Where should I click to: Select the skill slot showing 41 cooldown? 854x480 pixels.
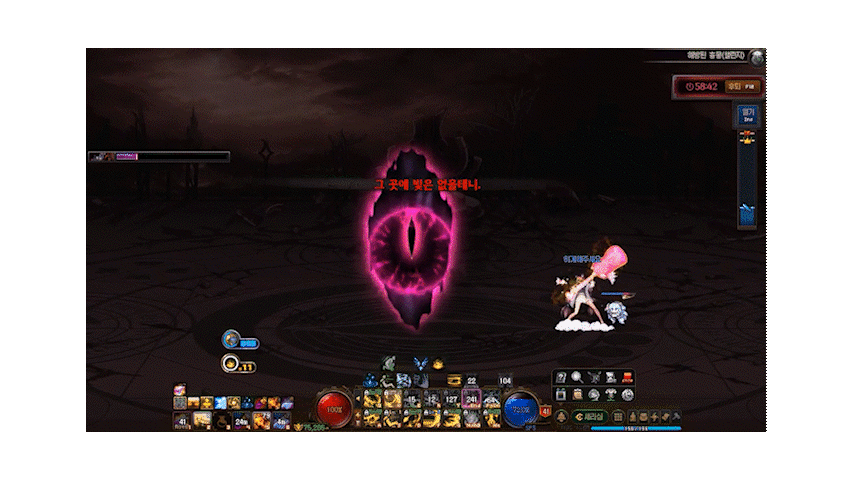pyautogui.click(x=182, y=420)
